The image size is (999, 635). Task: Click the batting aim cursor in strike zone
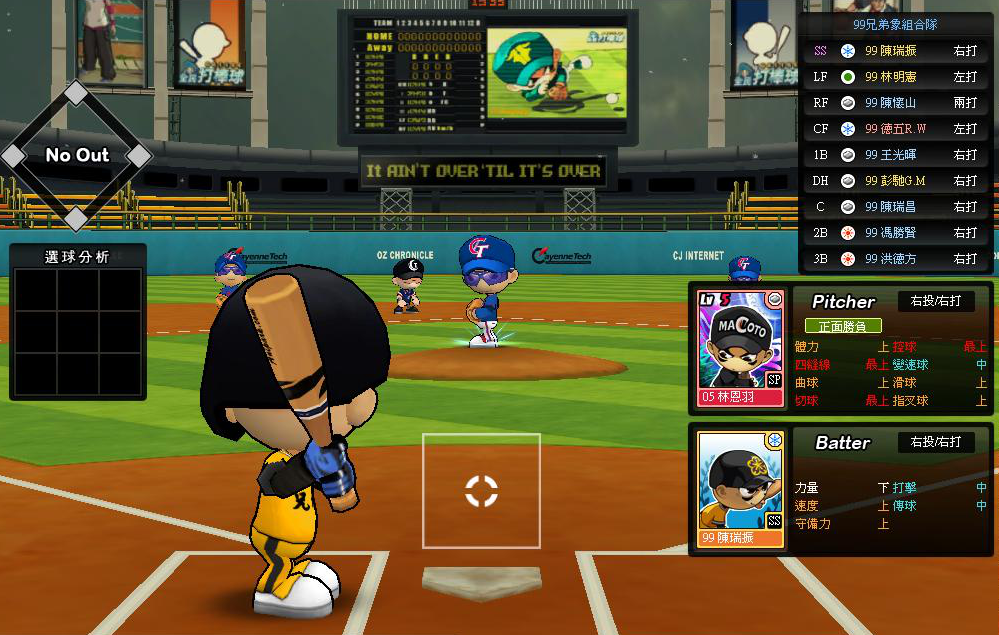[481, 491]
